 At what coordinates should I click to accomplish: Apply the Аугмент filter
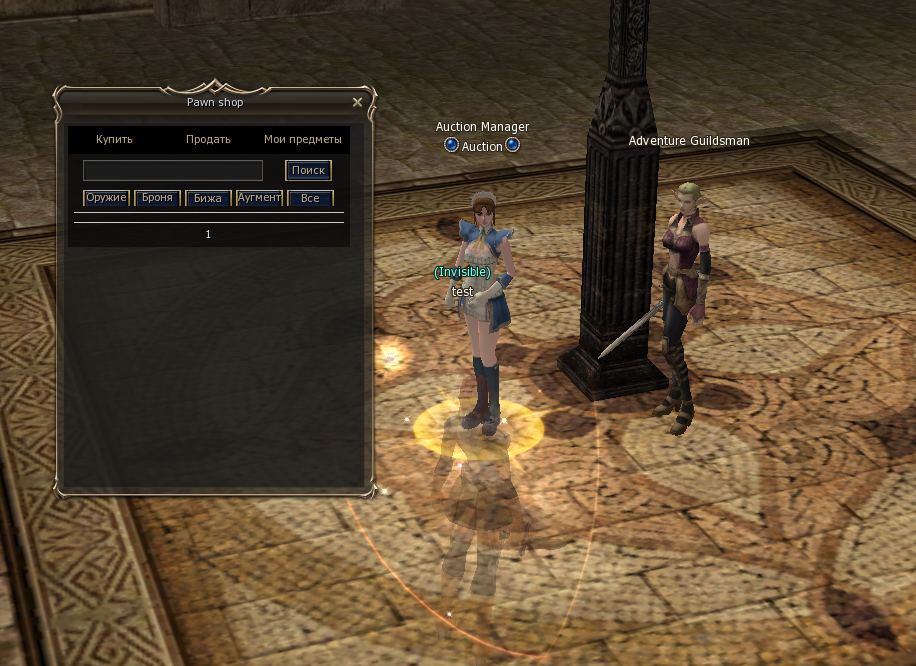tap(259, 198)
